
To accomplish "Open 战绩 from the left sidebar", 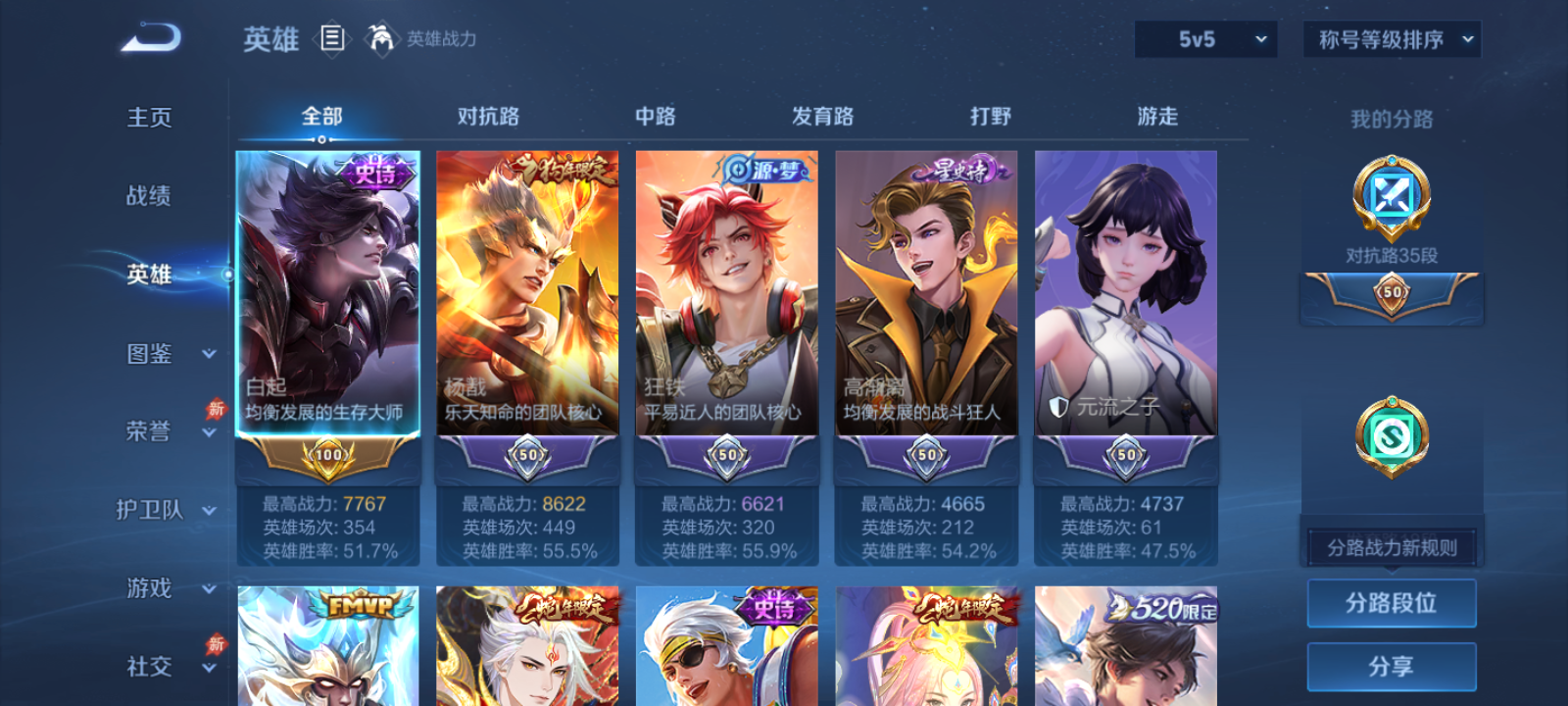I will click(147, 197).
